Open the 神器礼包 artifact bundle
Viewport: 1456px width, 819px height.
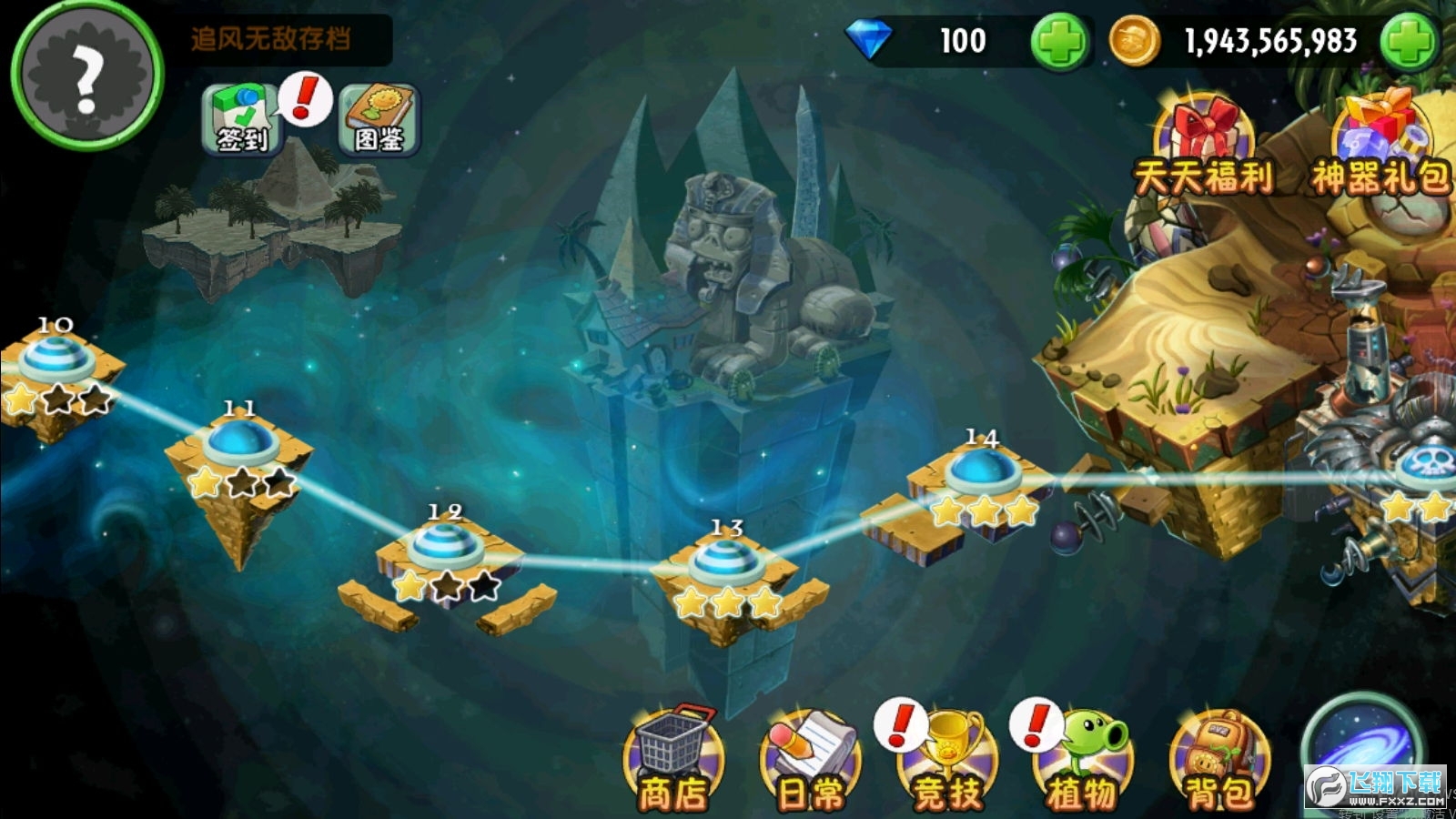(x=1380, y=146)
